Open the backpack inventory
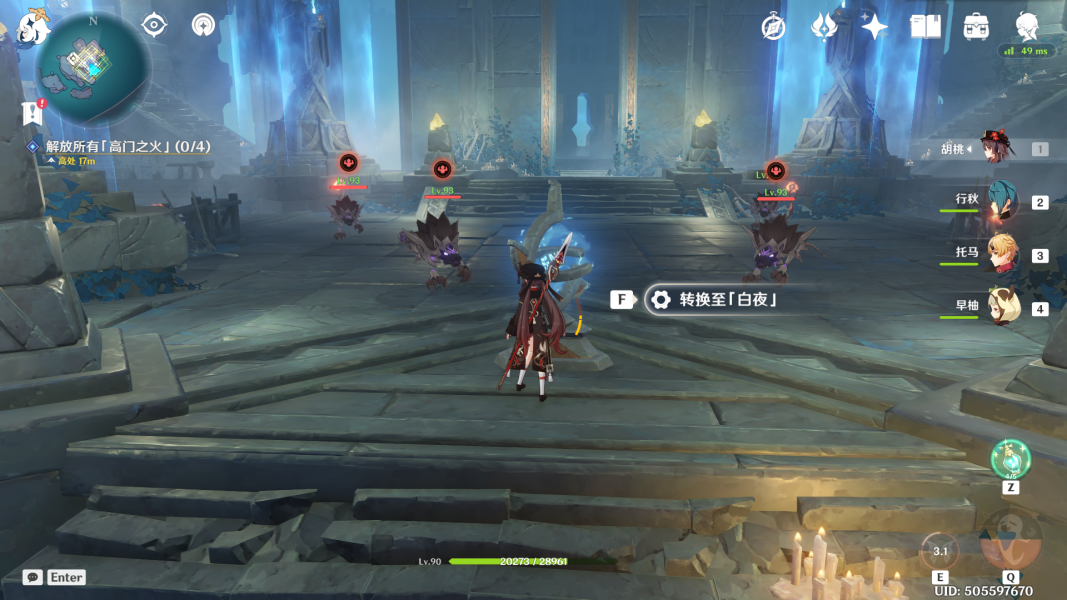This screenshot has height=600, width=1067. point(976,27)
